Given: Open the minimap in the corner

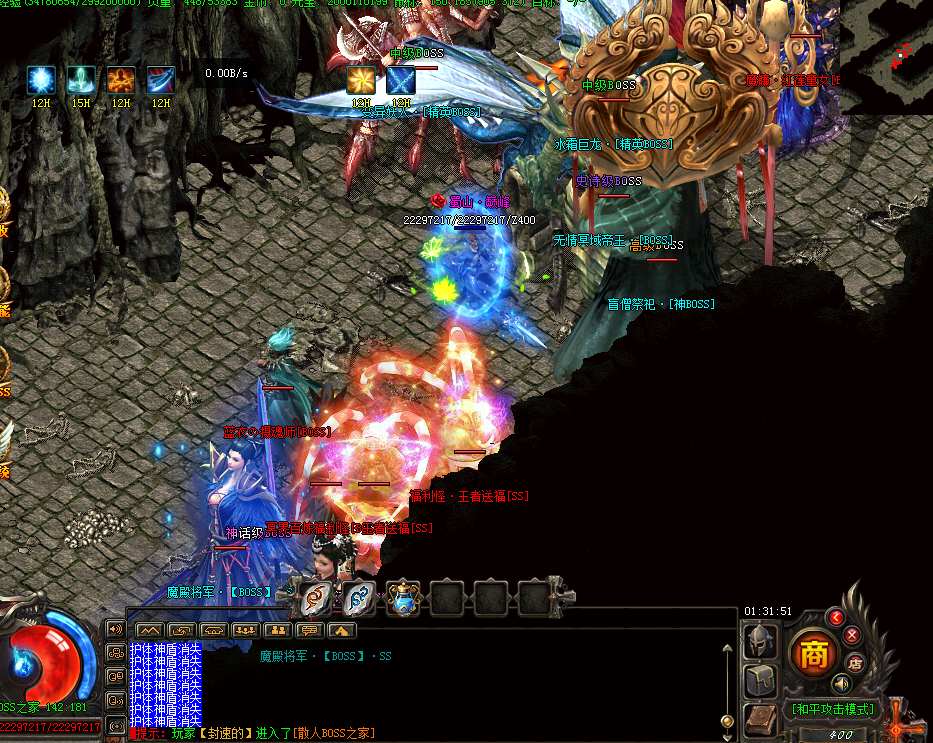Looking at the screenshot, I should (x=886, y=56).
